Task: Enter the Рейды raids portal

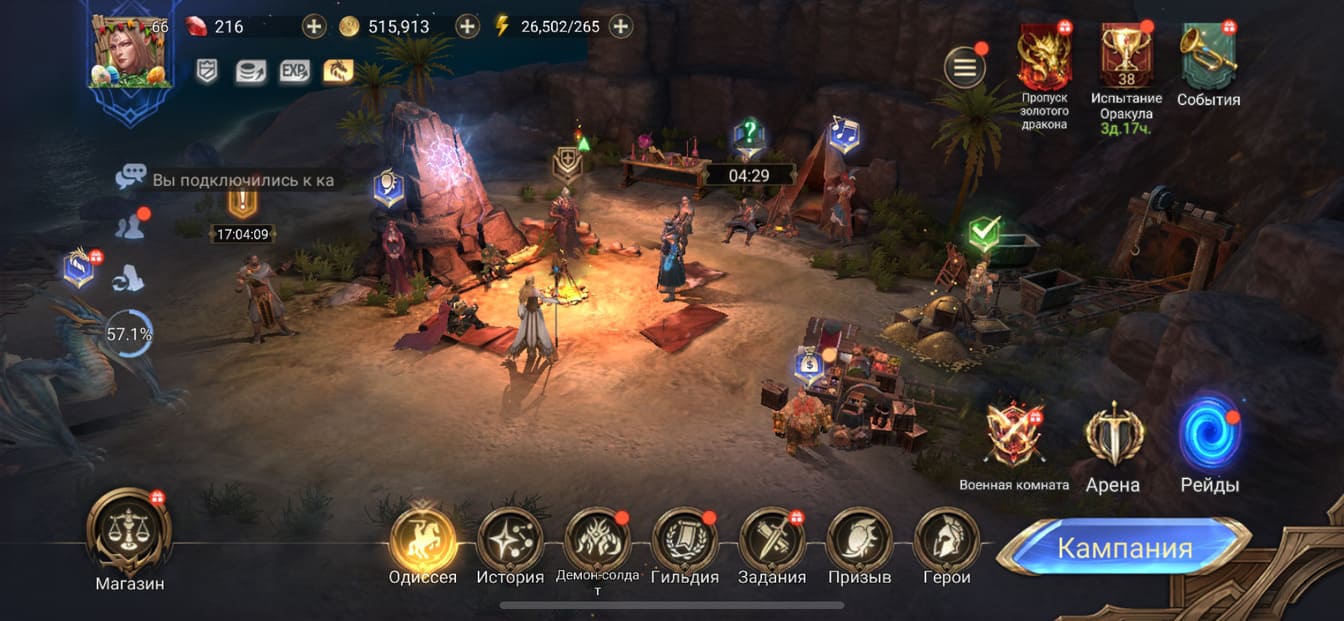Action: point(1210,434)
